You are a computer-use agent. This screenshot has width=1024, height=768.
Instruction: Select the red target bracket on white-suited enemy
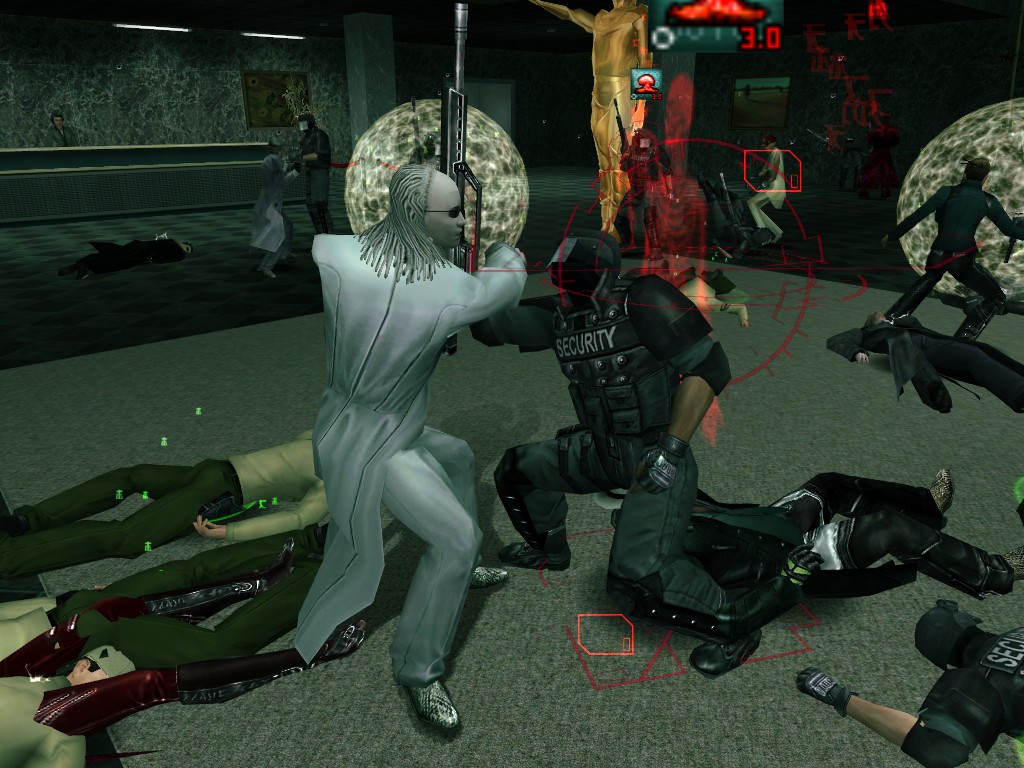tap(773, 171)
